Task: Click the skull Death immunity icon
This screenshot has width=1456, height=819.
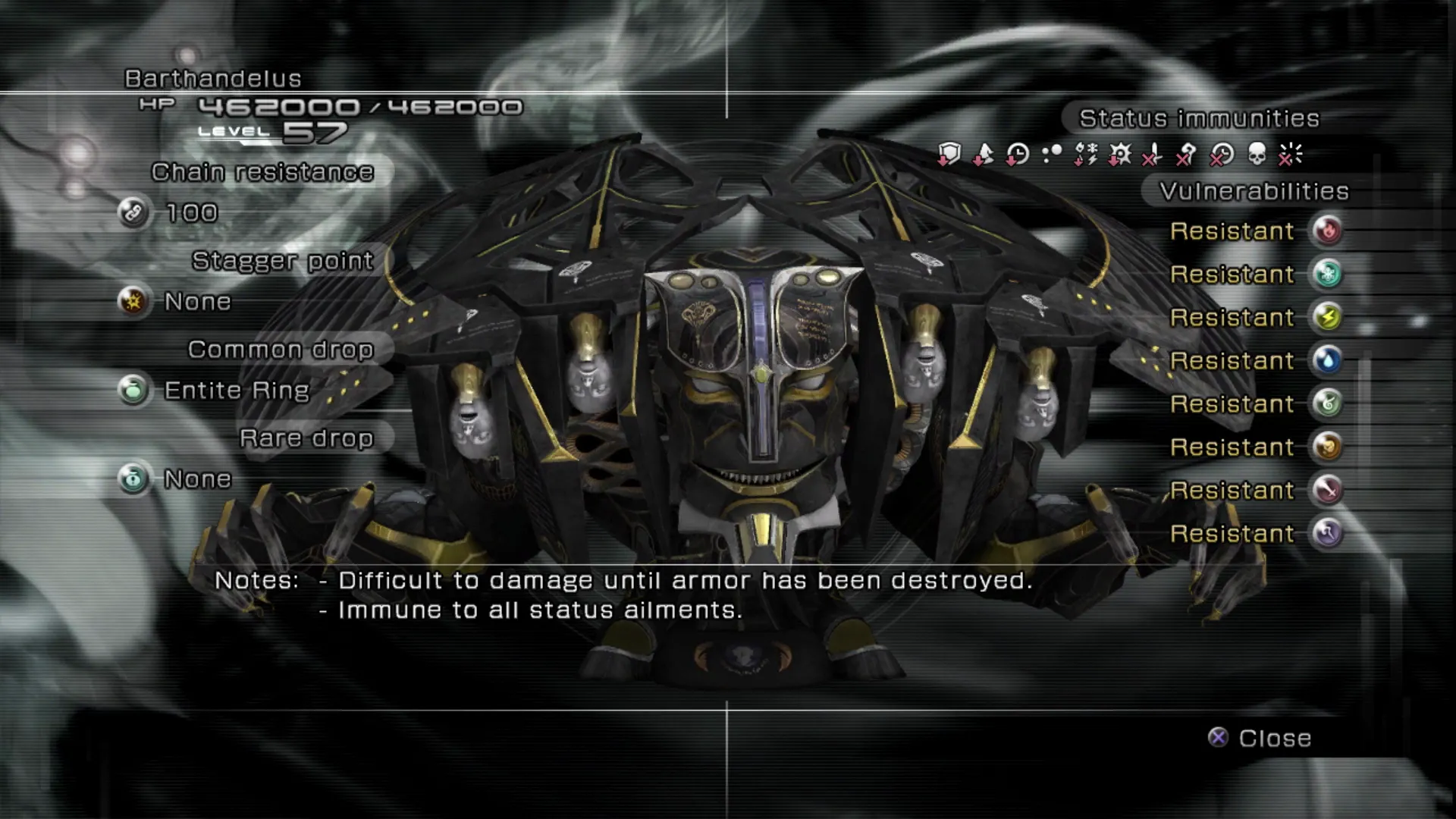Action: (x=1257, y=155)
